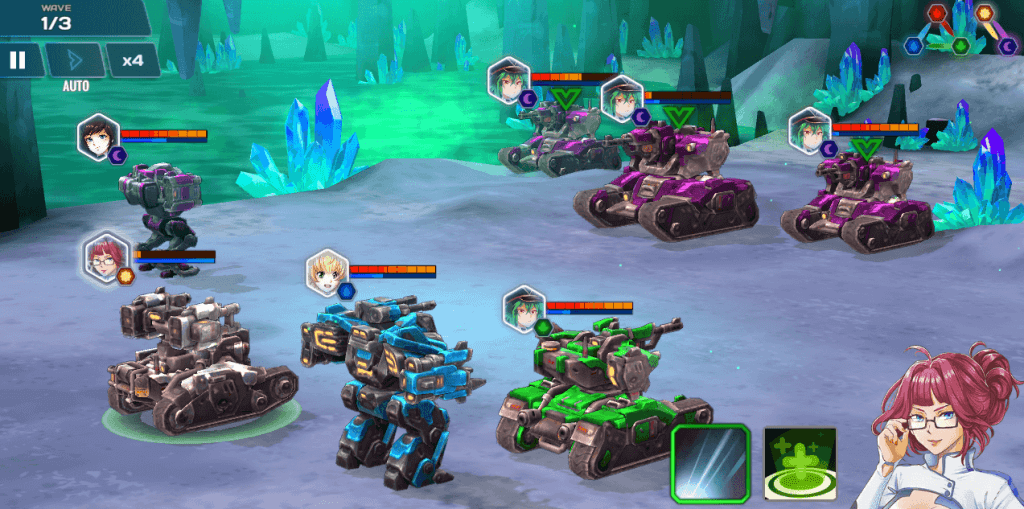Change the x4 battle speed
This screenshot has width=1024, height=509.
(132, 60)
